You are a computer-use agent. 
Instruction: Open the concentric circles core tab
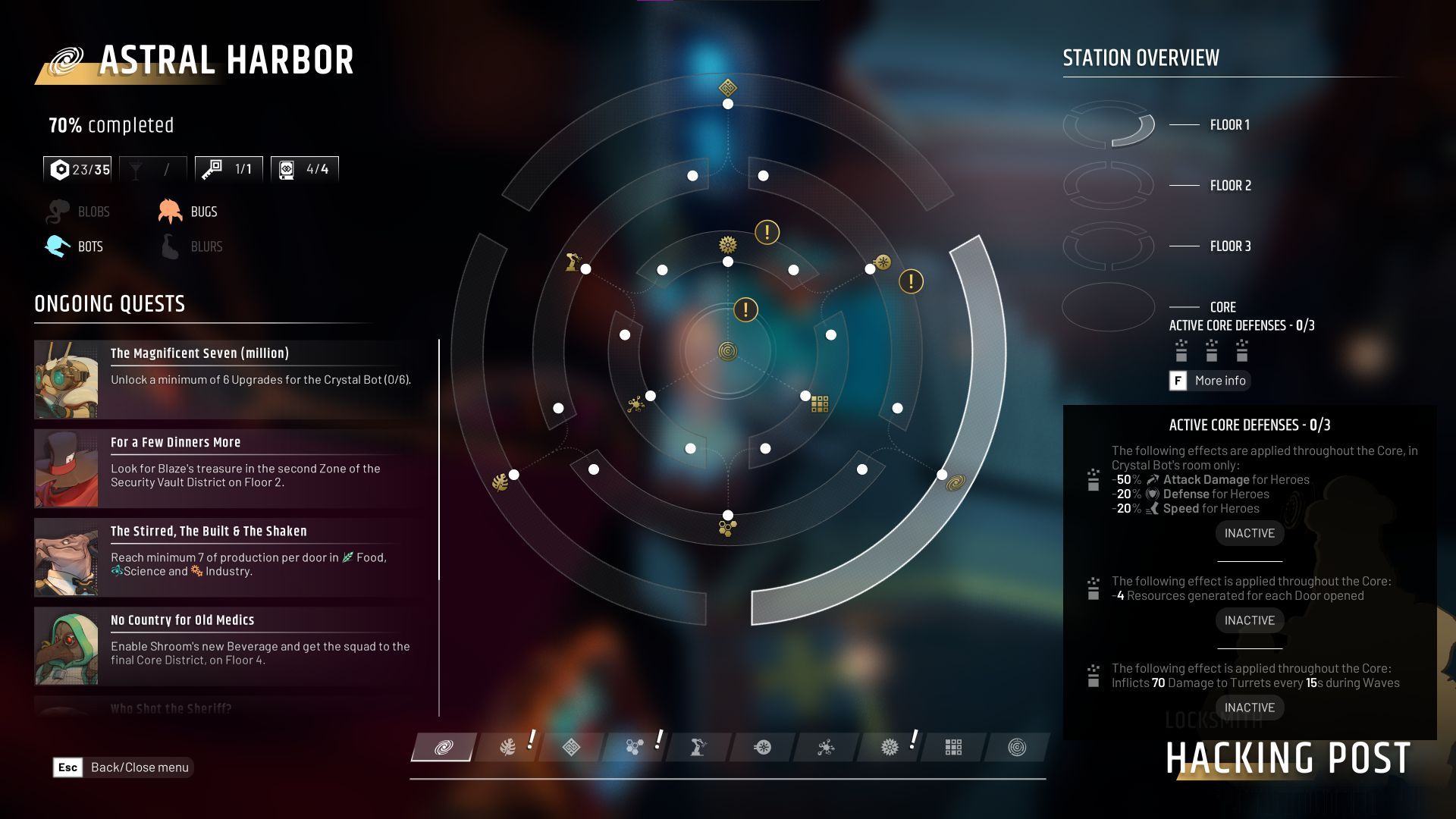click(1017, 748)
